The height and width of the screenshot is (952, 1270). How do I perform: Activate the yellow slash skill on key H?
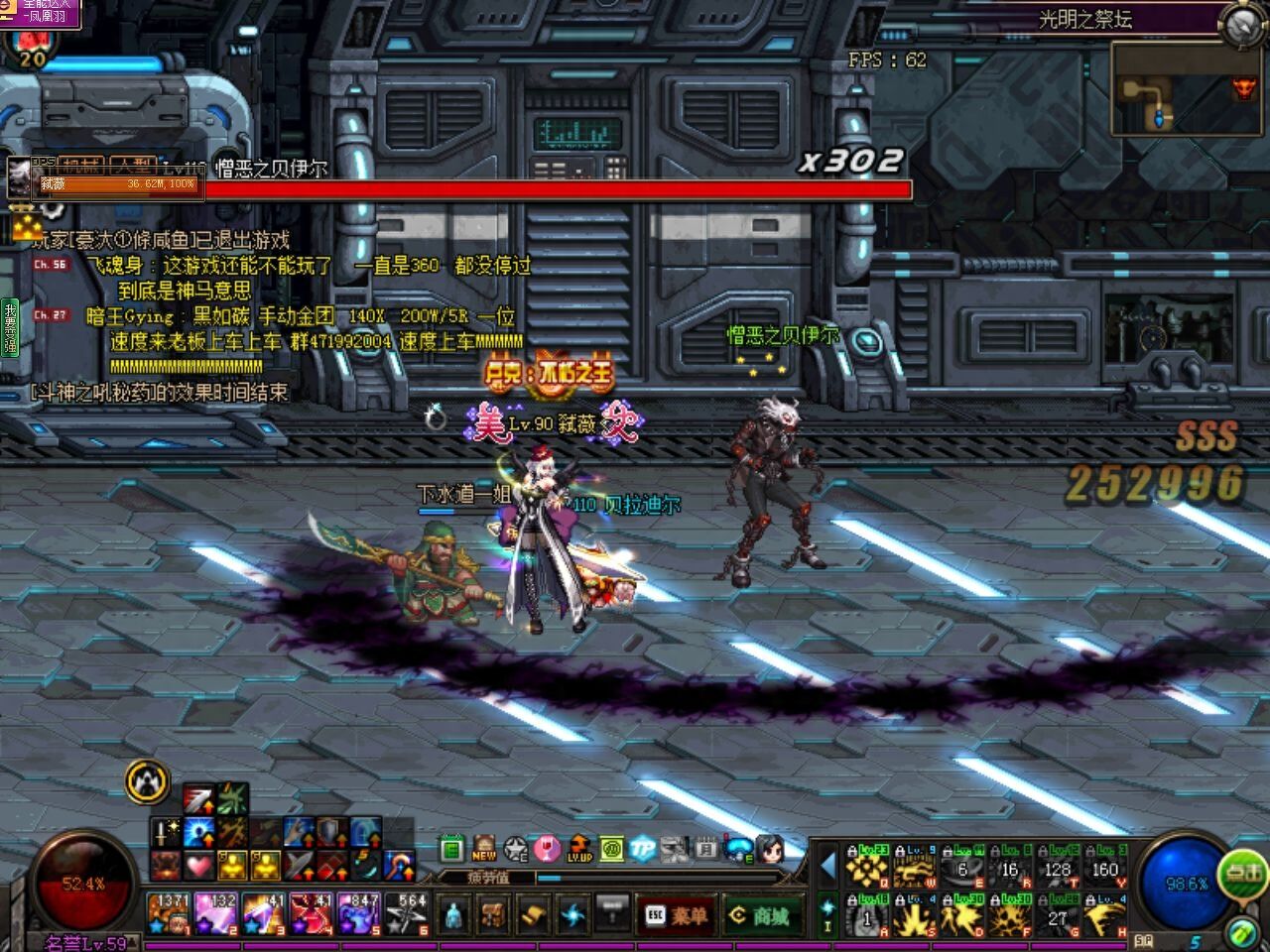[x=1104, y=915]
